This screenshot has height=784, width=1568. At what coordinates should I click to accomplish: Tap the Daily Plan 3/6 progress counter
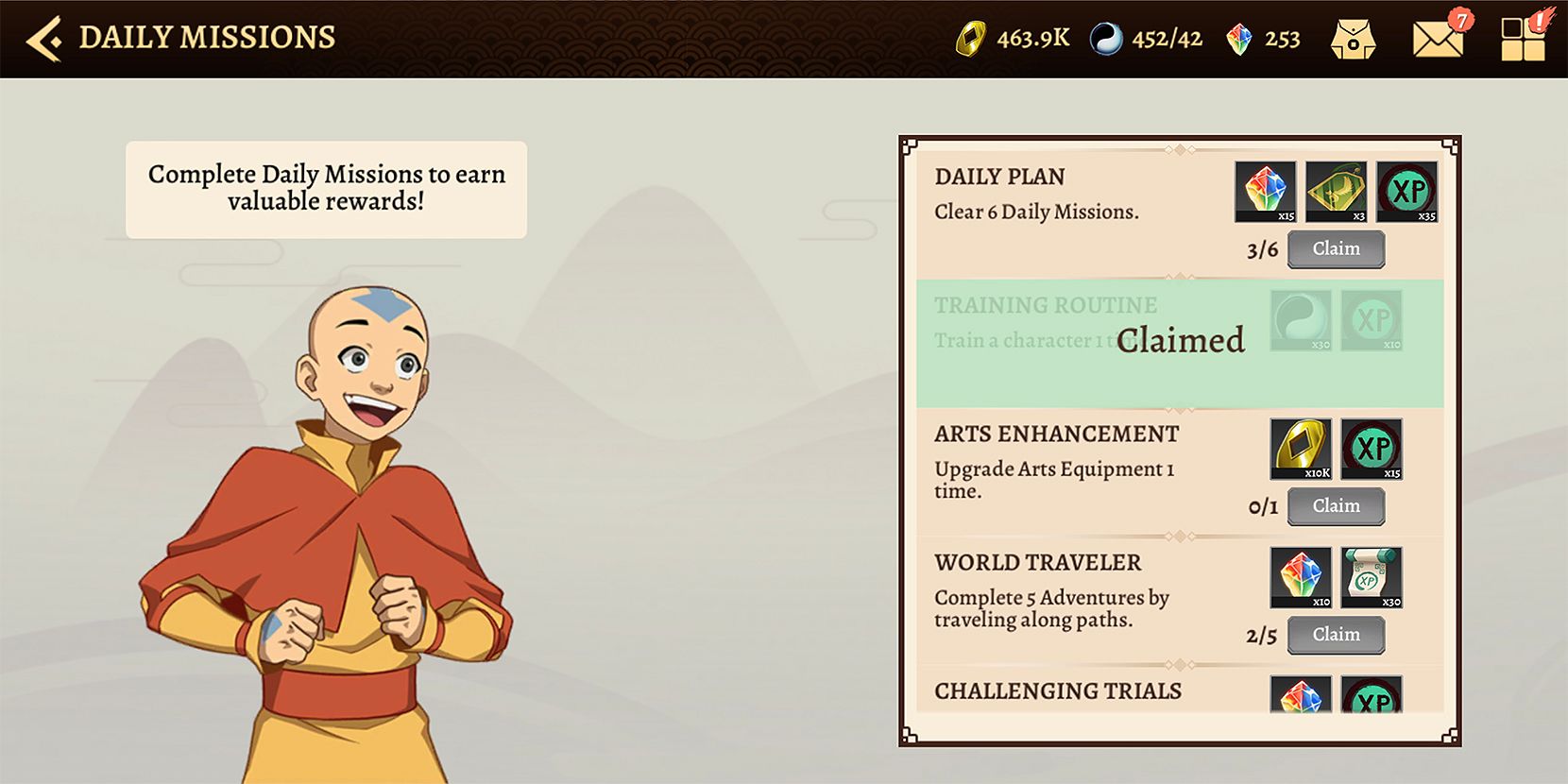coord(1261,248)
